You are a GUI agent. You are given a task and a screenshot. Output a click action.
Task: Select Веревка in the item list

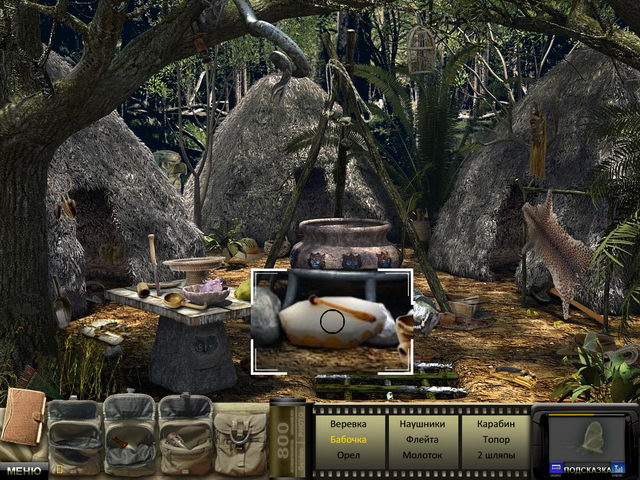(348, 424)
